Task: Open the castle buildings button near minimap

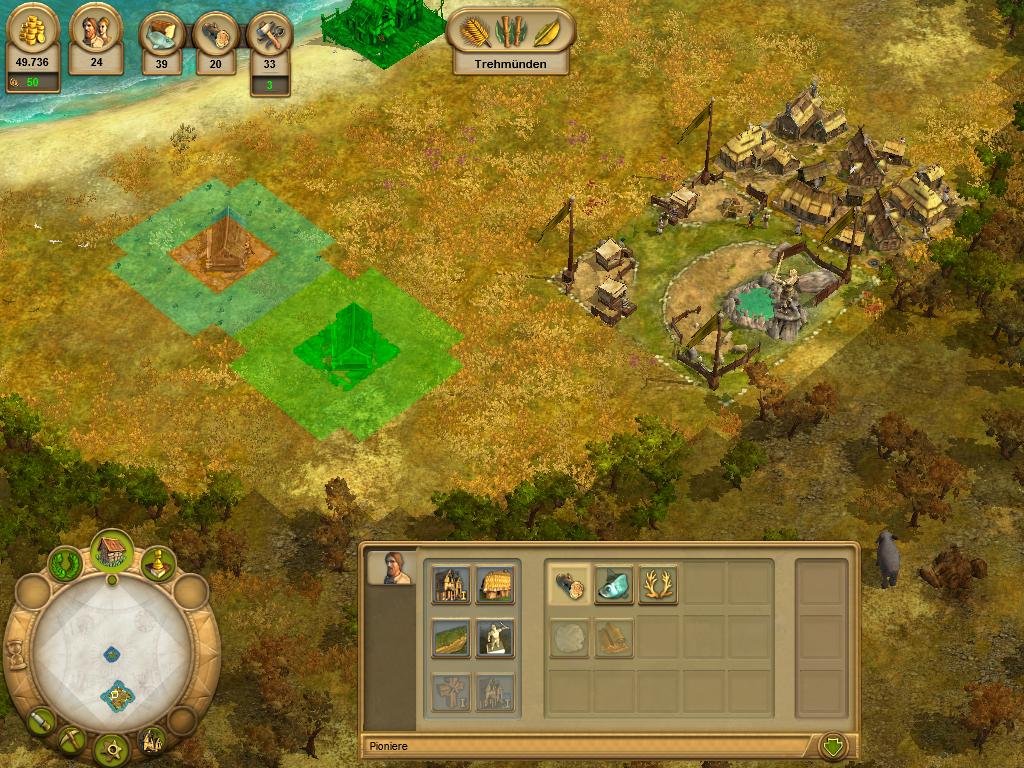Action: 152,741
